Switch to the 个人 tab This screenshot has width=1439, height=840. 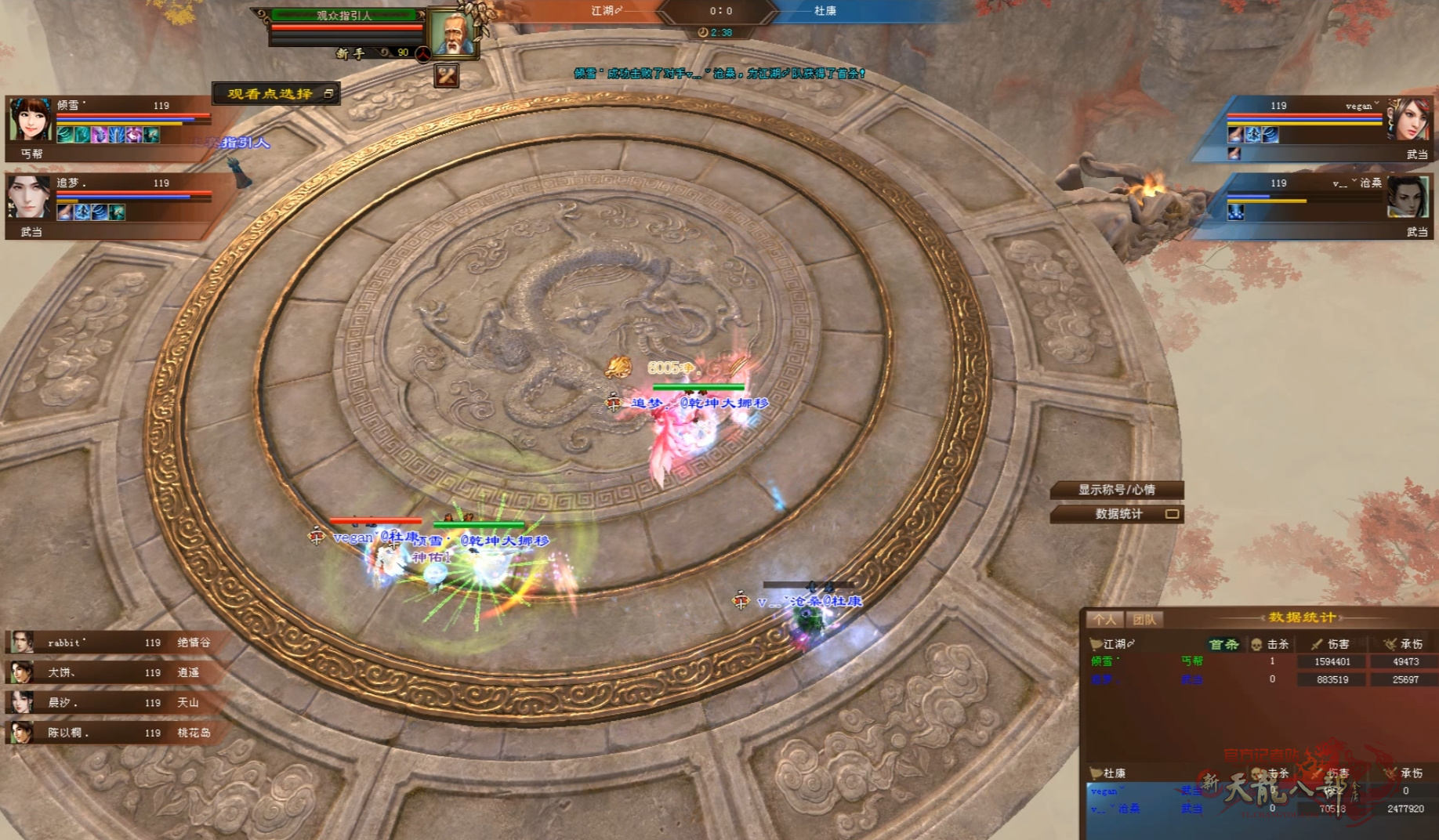pos(1104,620)
